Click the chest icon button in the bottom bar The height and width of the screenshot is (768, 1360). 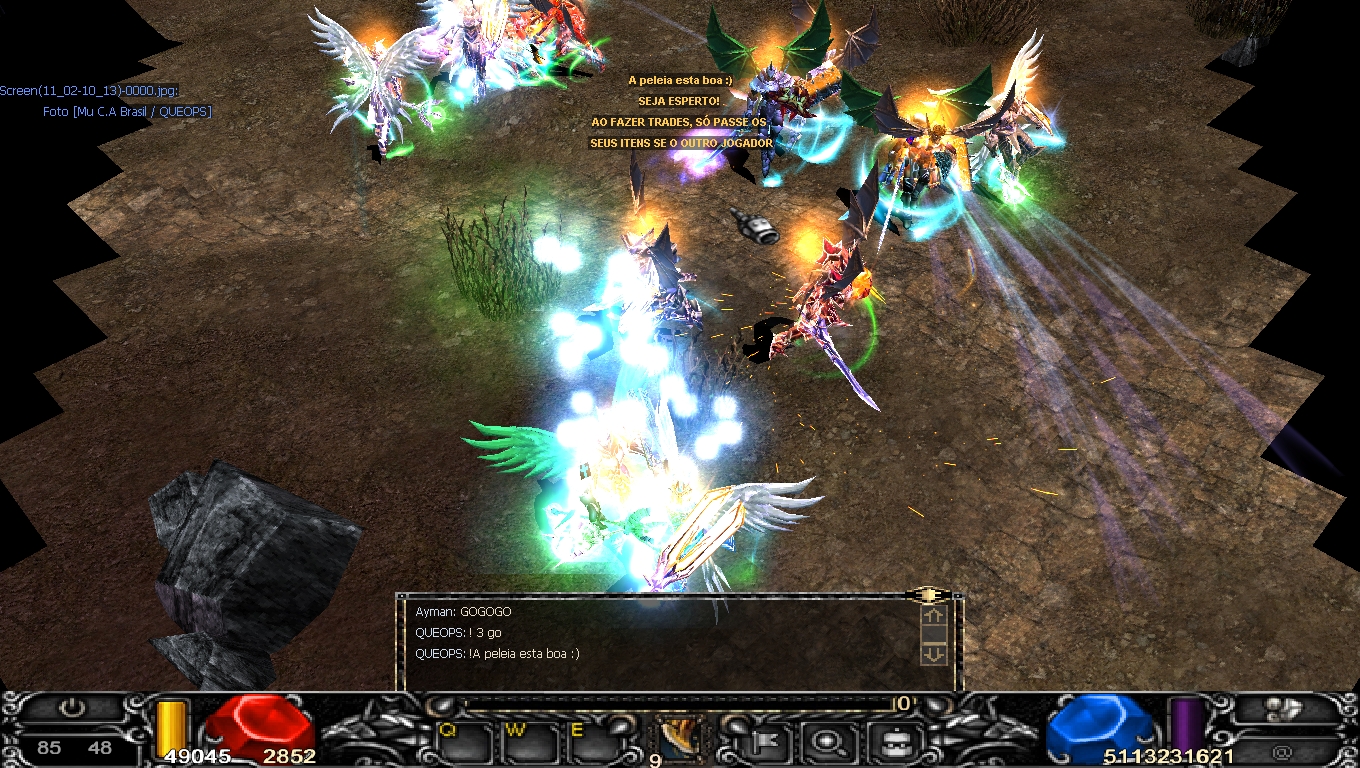(x=888, y=742)
